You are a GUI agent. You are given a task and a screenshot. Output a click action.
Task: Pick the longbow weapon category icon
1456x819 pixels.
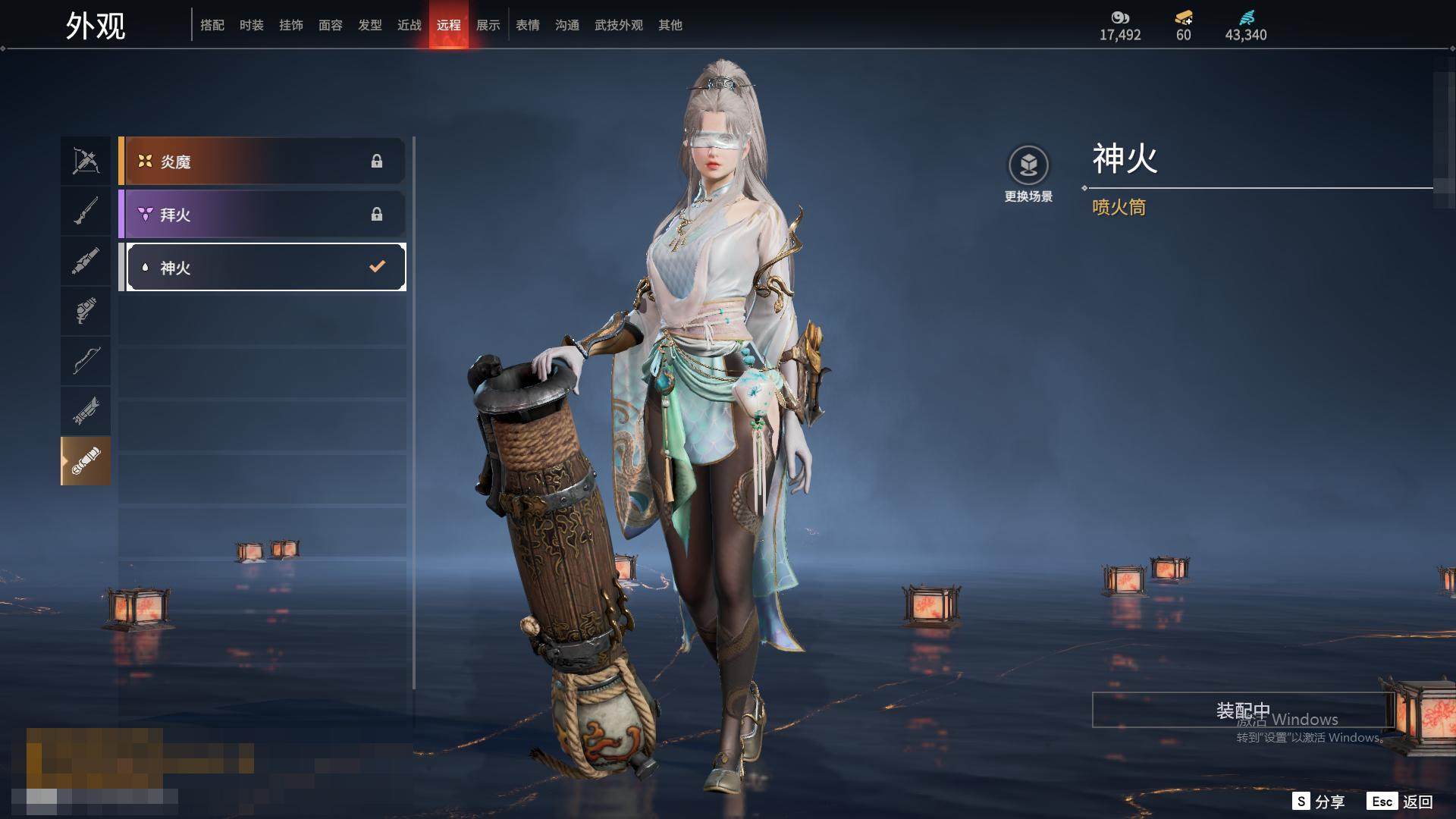(86, 360)
